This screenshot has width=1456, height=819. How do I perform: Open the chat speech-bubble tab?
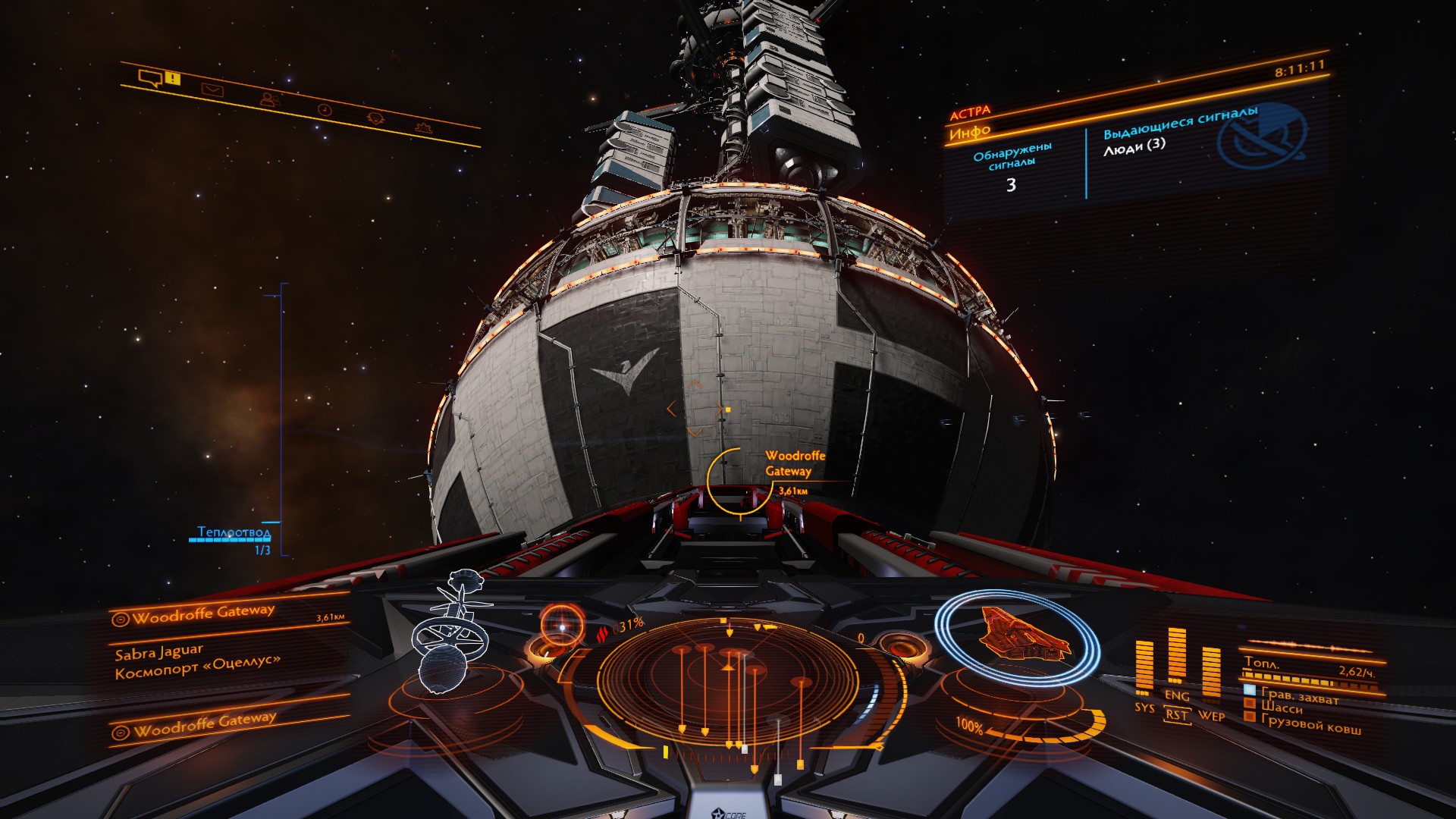tap(151, 77)
